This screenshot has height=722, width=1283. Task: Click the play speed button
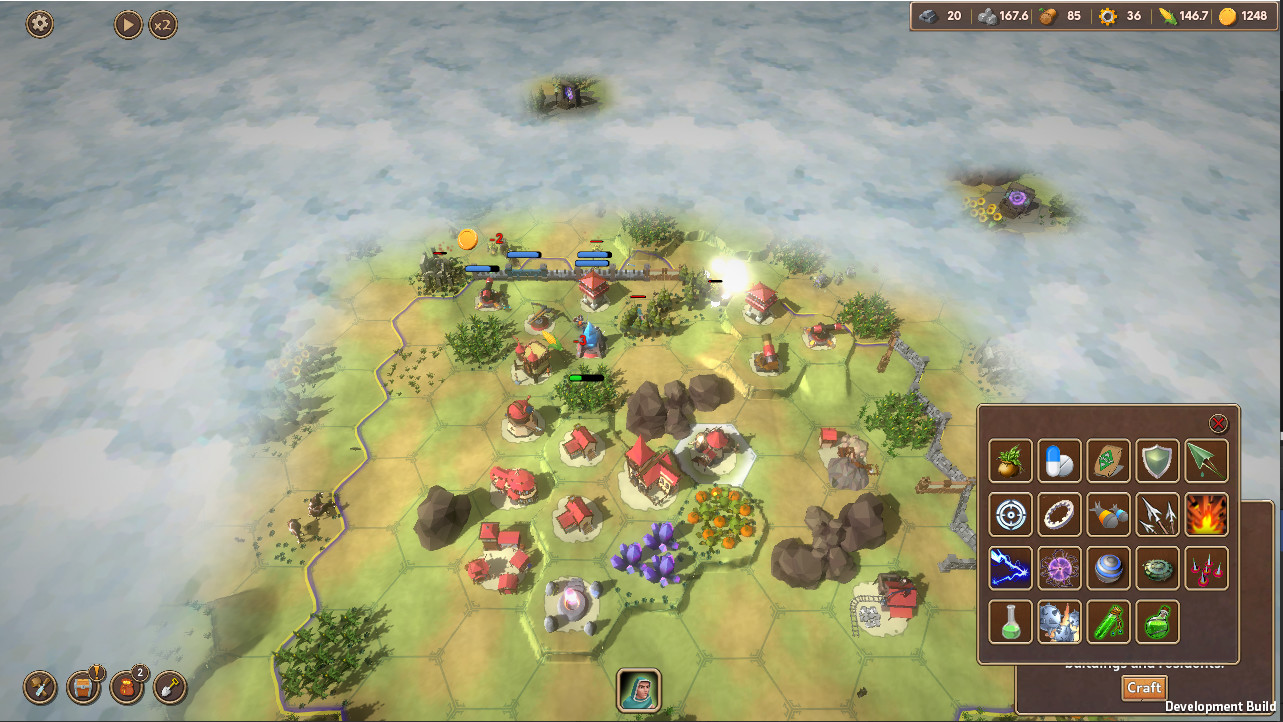tap(128, 24)
